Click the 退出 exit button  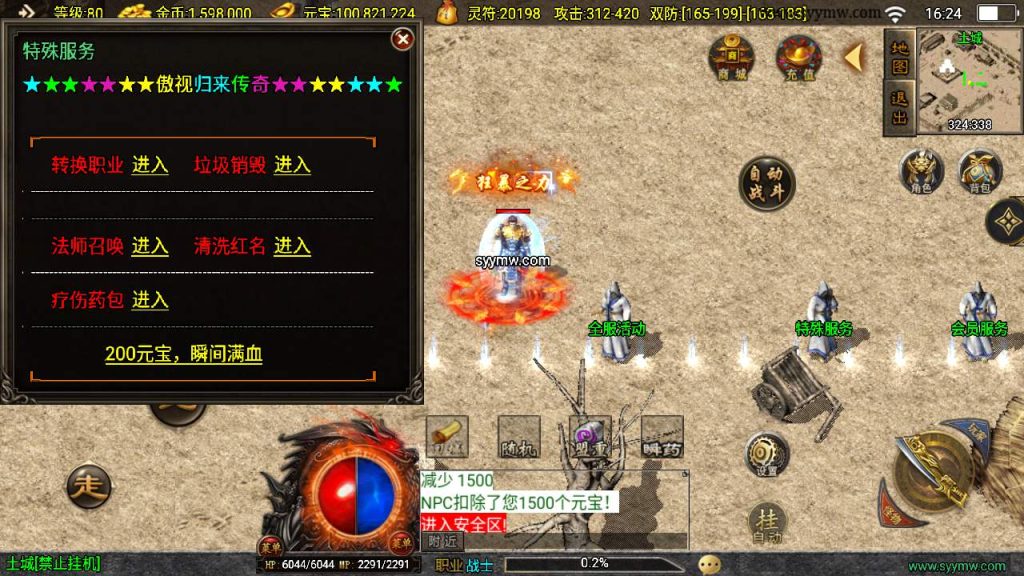(900, 108)
